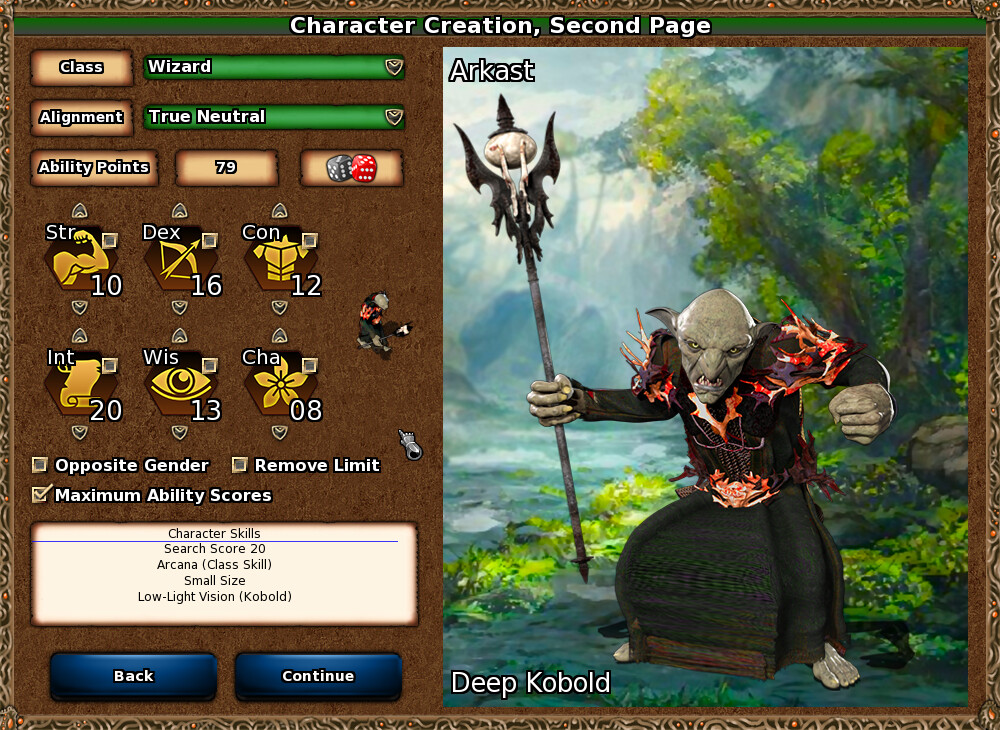Click the Class label button
Screen dimensions: 1000x730
point(81,67)
